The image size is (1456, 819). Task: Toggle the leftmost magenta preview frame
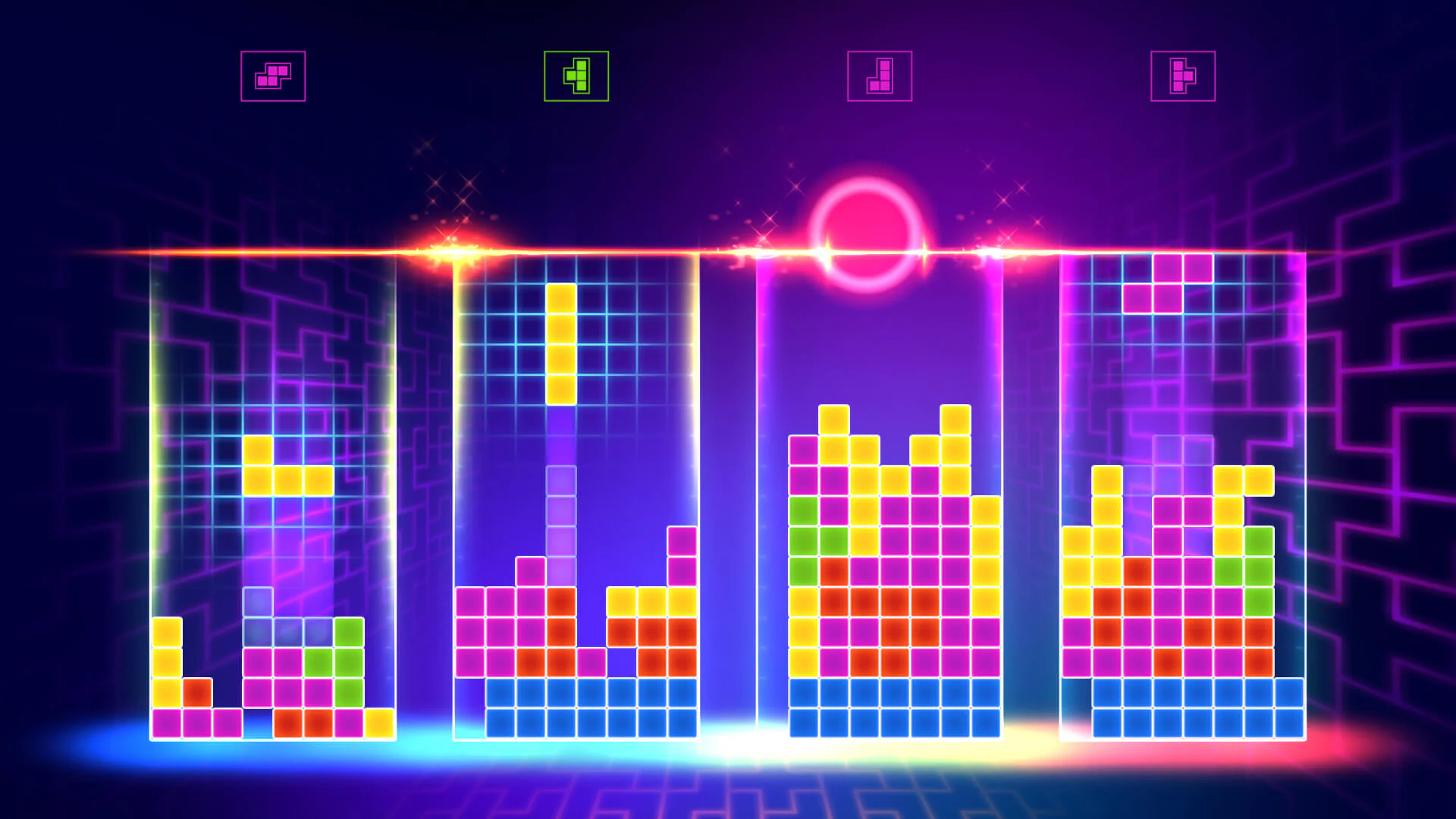click(x=273, y=75)
